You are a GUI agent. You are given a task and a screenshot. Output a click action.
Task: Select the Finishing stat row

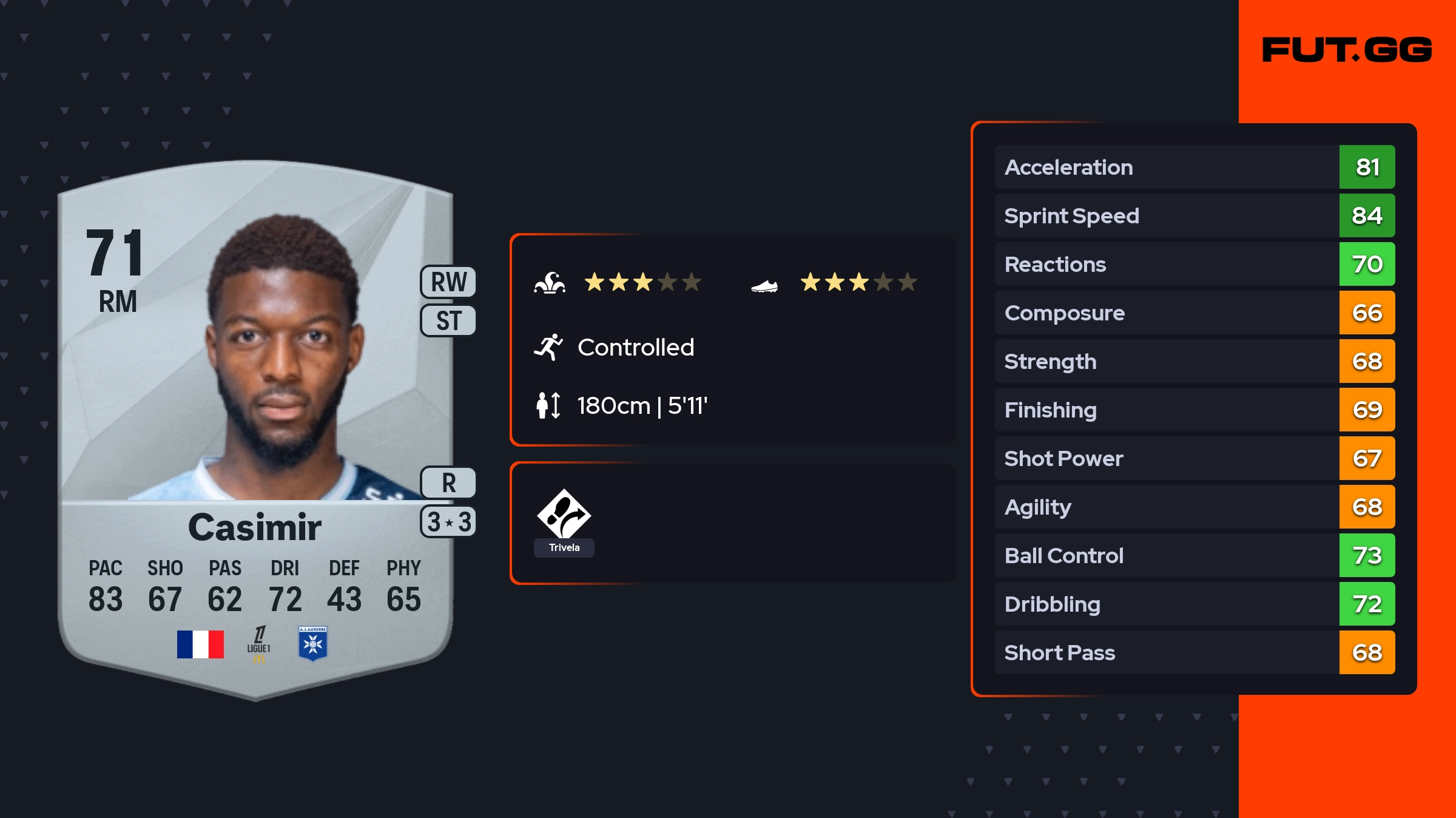coord(1194,410)
